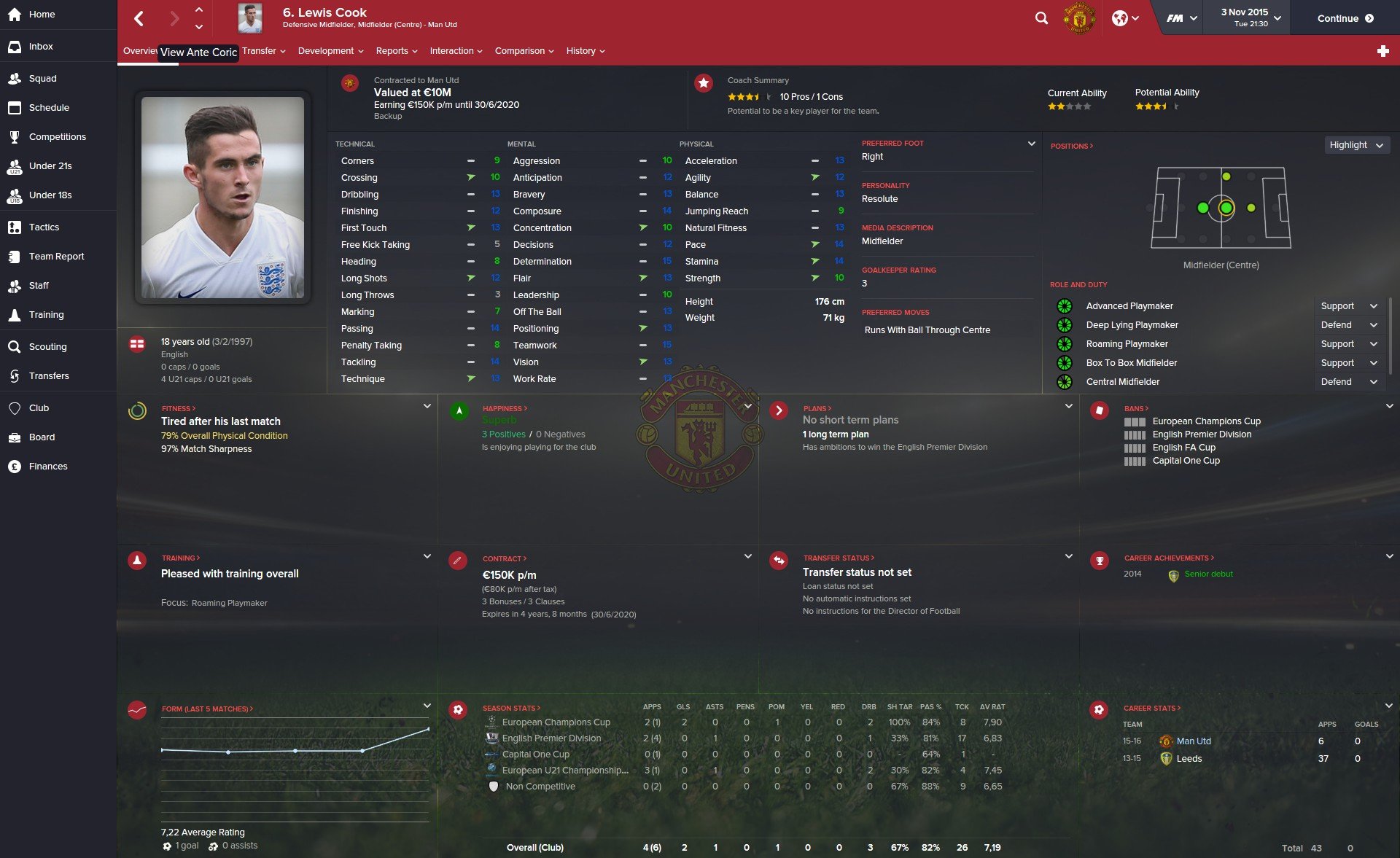
Task: Collapse the Form panel chevron
Action: tap(427, 706)
